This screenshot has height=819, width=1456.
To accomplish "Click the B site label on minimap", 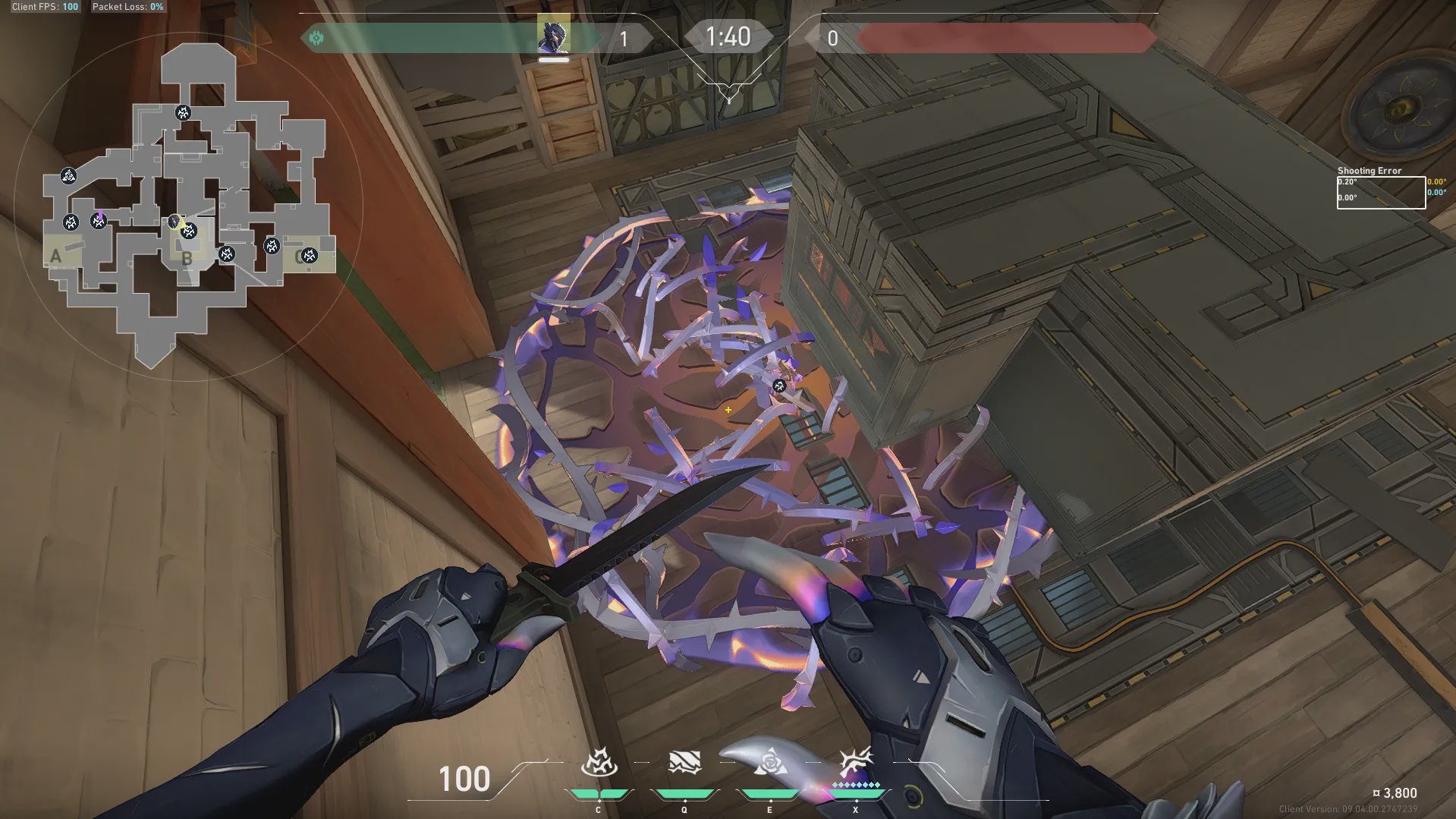I will [187, 258].
